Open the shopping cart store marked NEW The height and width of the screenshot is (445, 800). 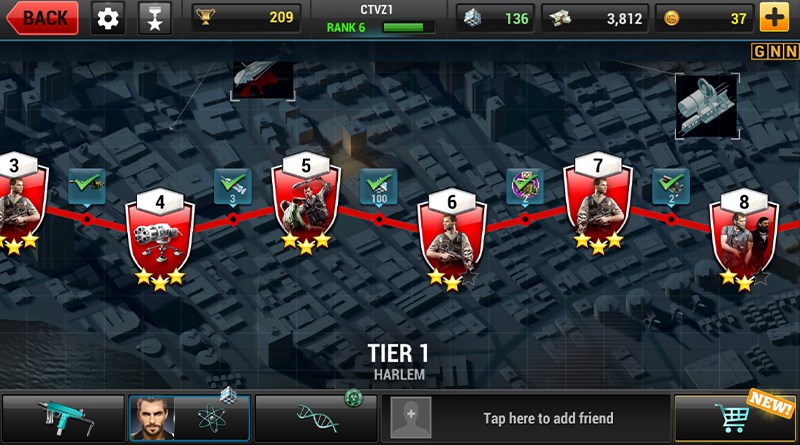click(x=735, y=417)
